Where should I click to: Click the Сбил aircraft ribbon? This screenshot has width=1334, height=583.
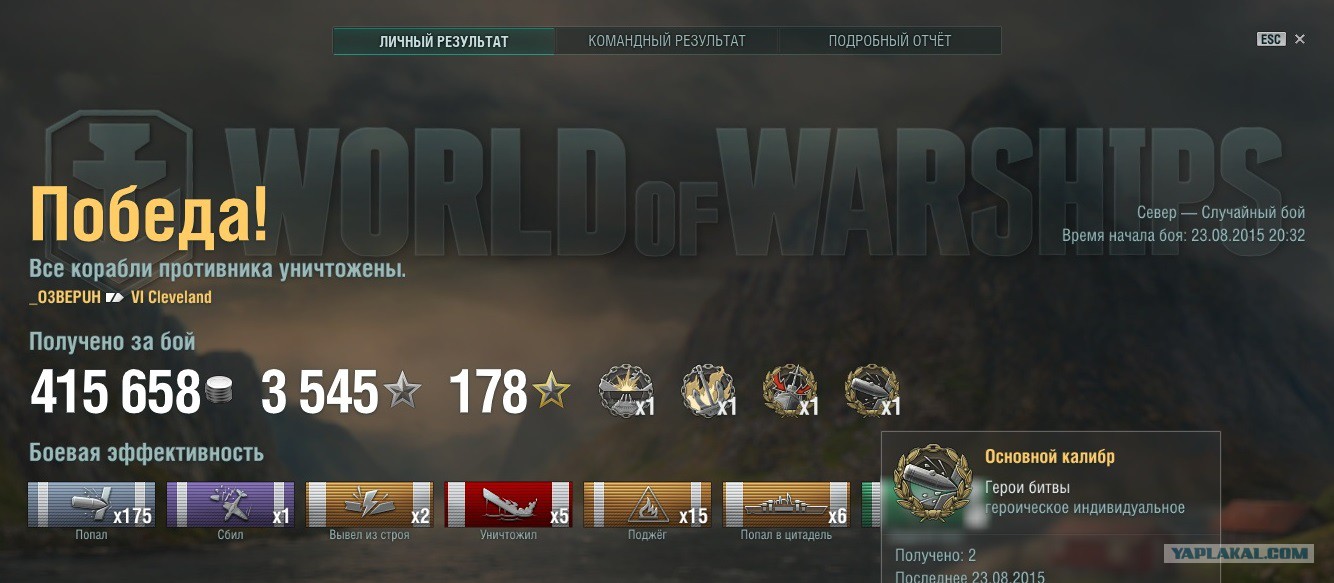pos(231,504)
